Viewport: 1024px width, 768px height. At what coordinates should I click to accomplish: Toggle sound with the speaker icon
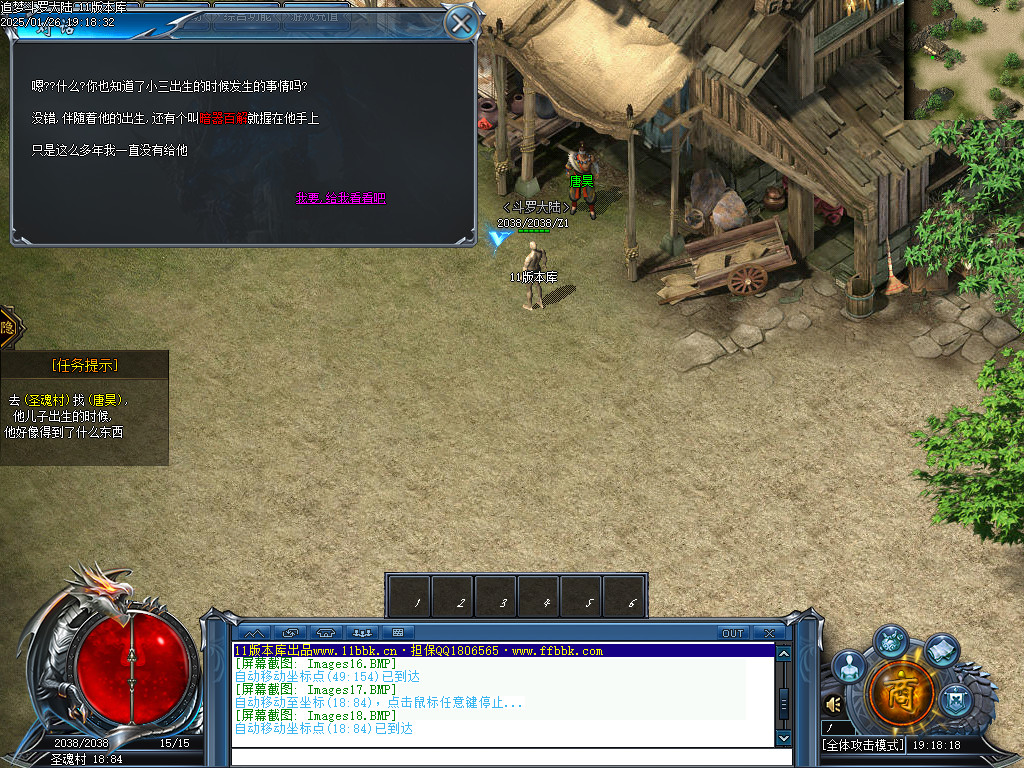pyautogui.click(x=833, y=705)
